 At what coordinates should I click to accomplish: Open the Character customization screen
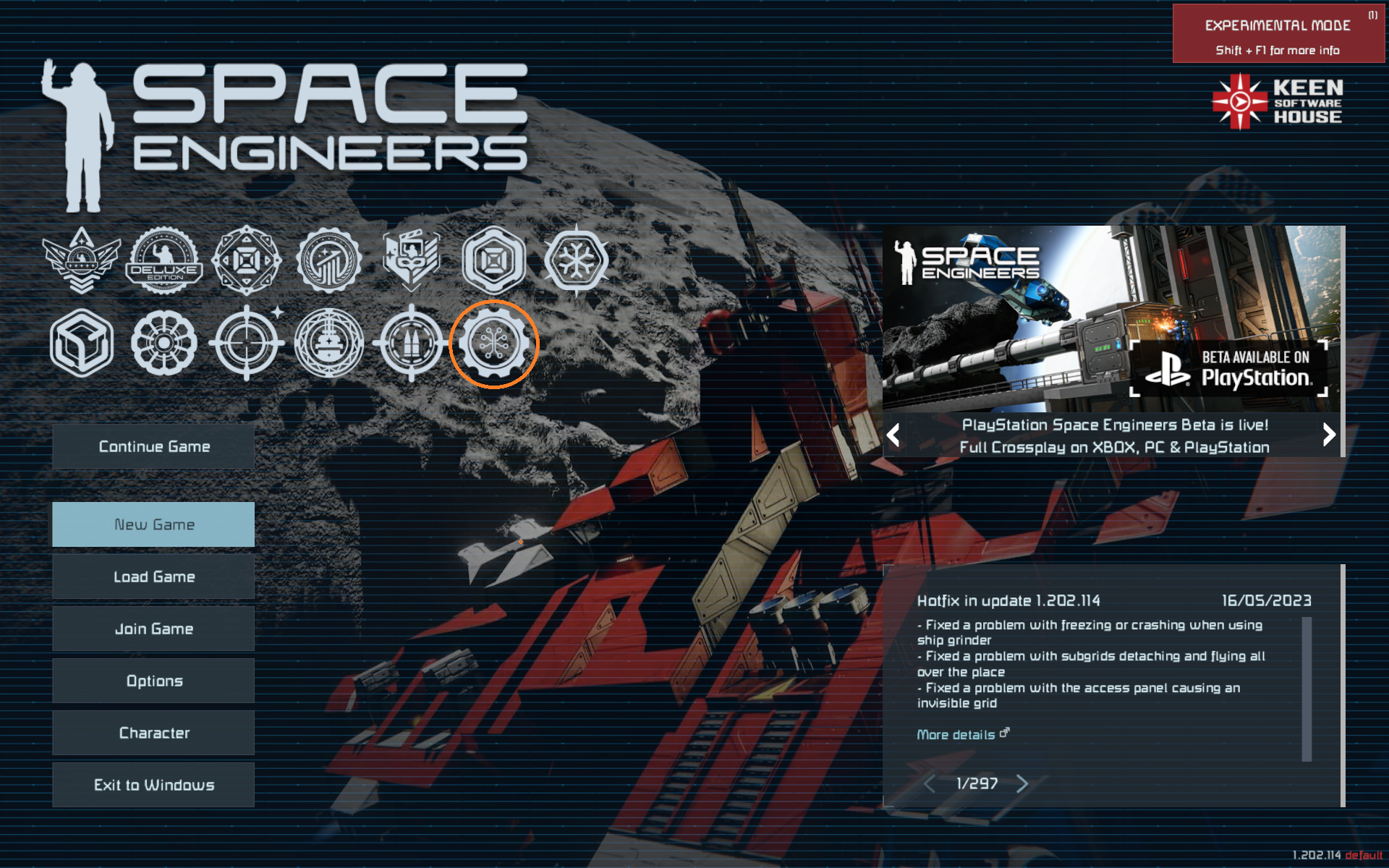pyautogui.click(x=153, y=733)
